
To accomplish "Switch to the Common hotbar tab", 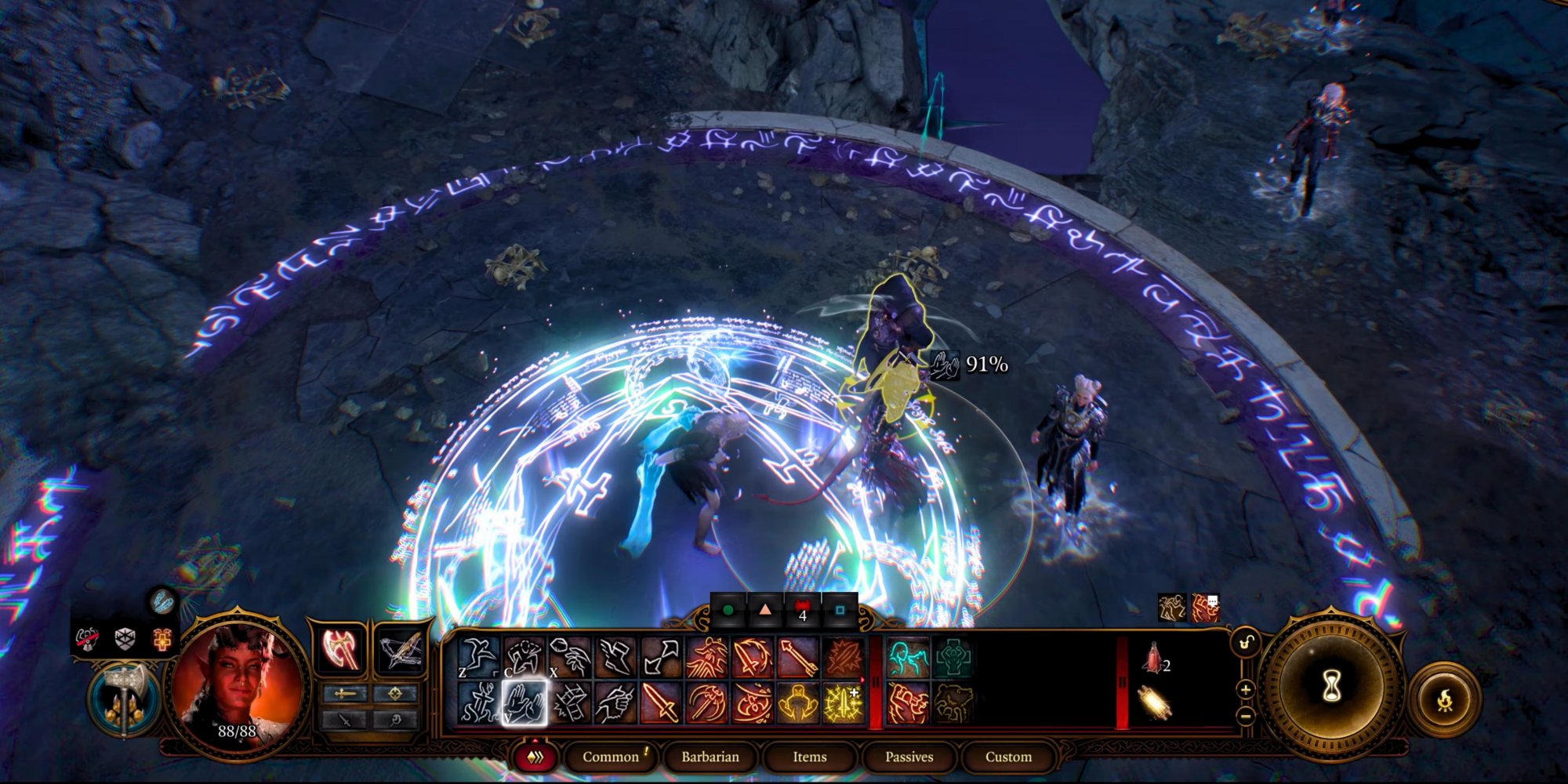I will click(x=611, y=757).
